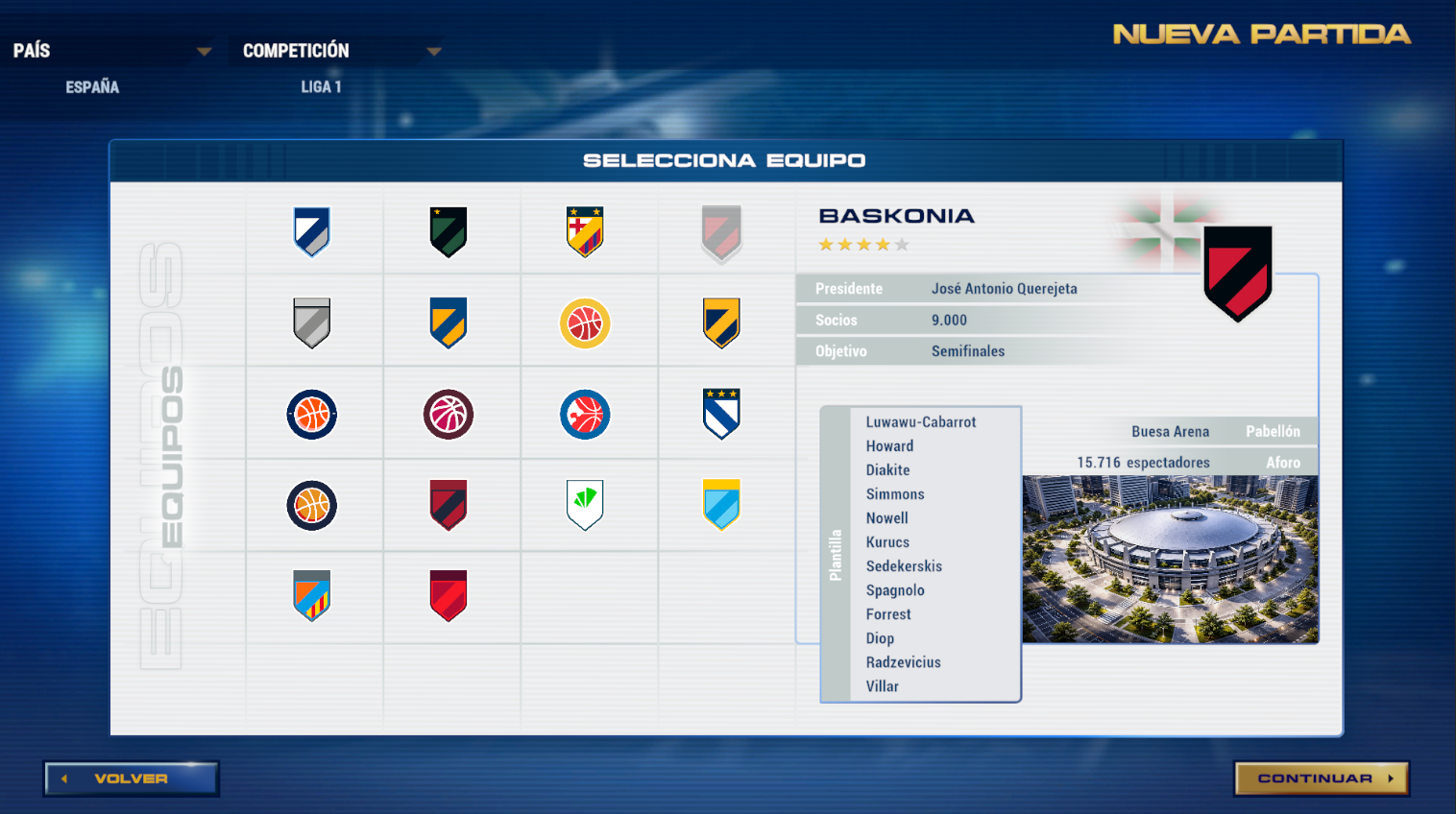Open the COMPETICIÓN dropdown
This screenshot has width=1456, height=814.
(434, 51)
